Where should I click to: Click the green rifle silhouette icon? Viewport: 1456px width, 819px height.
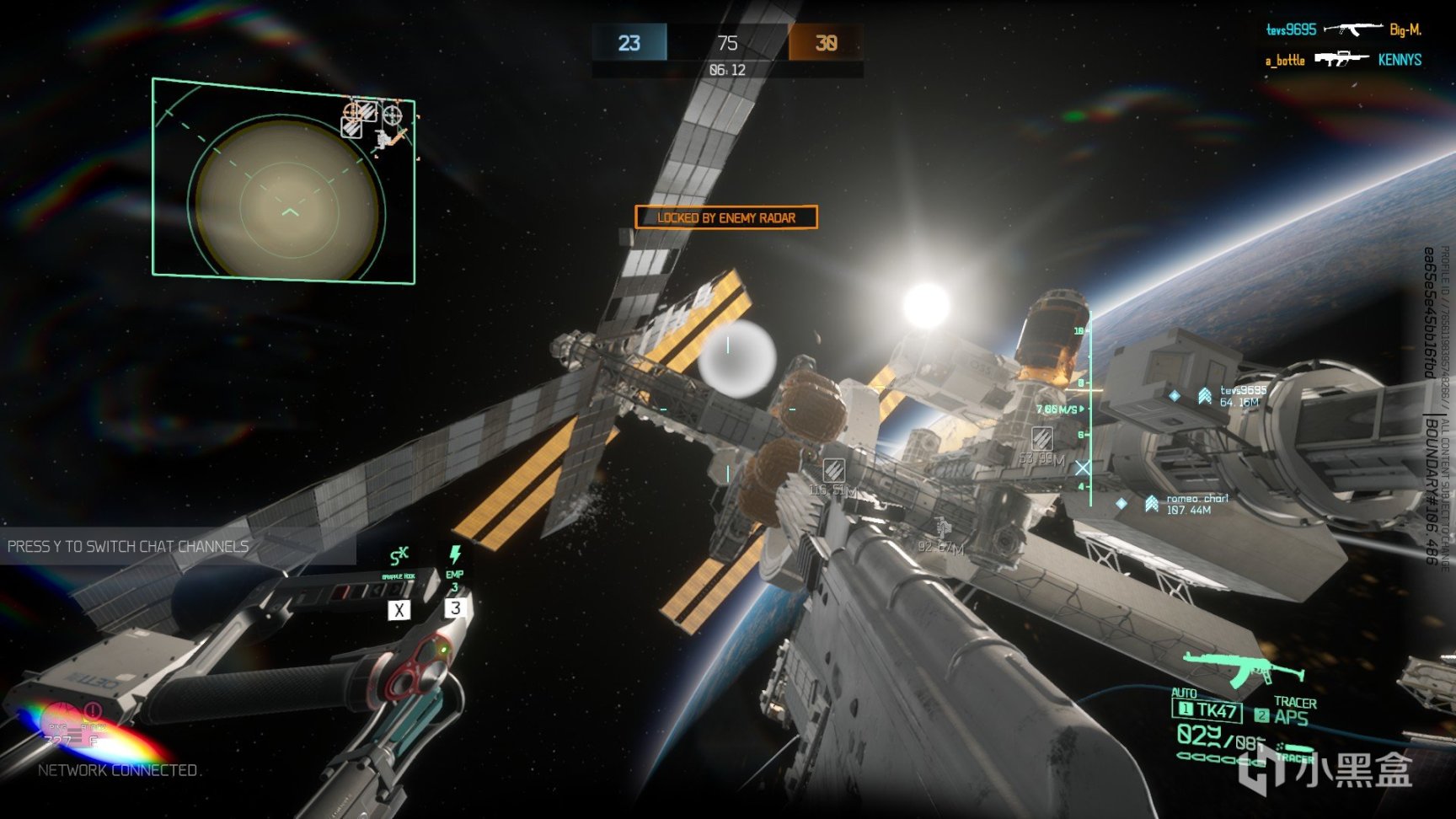[x=1243, y=668]
